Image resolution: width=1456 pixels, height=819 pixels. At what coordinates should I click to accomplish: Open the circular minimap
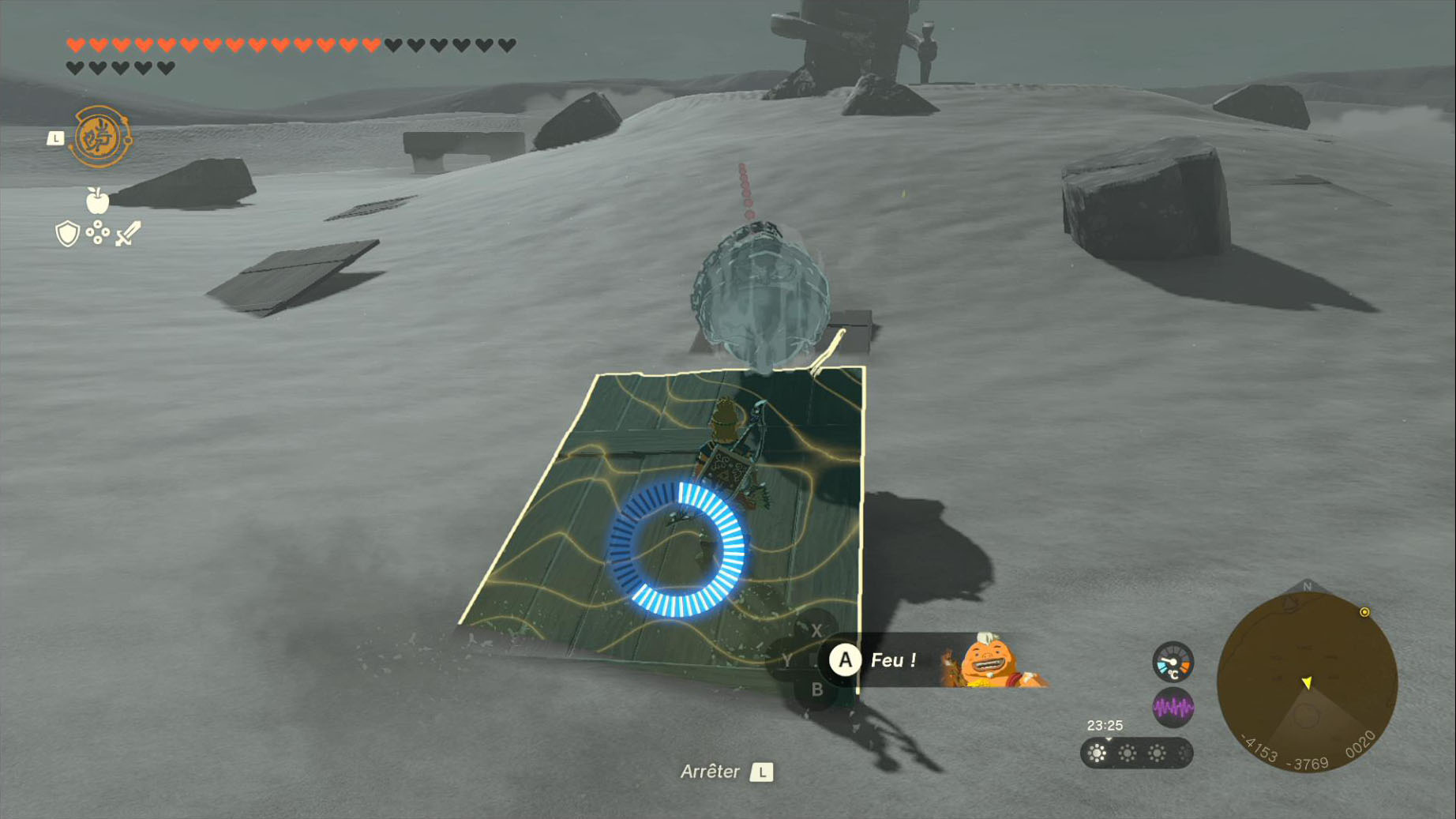[1307, 682]
